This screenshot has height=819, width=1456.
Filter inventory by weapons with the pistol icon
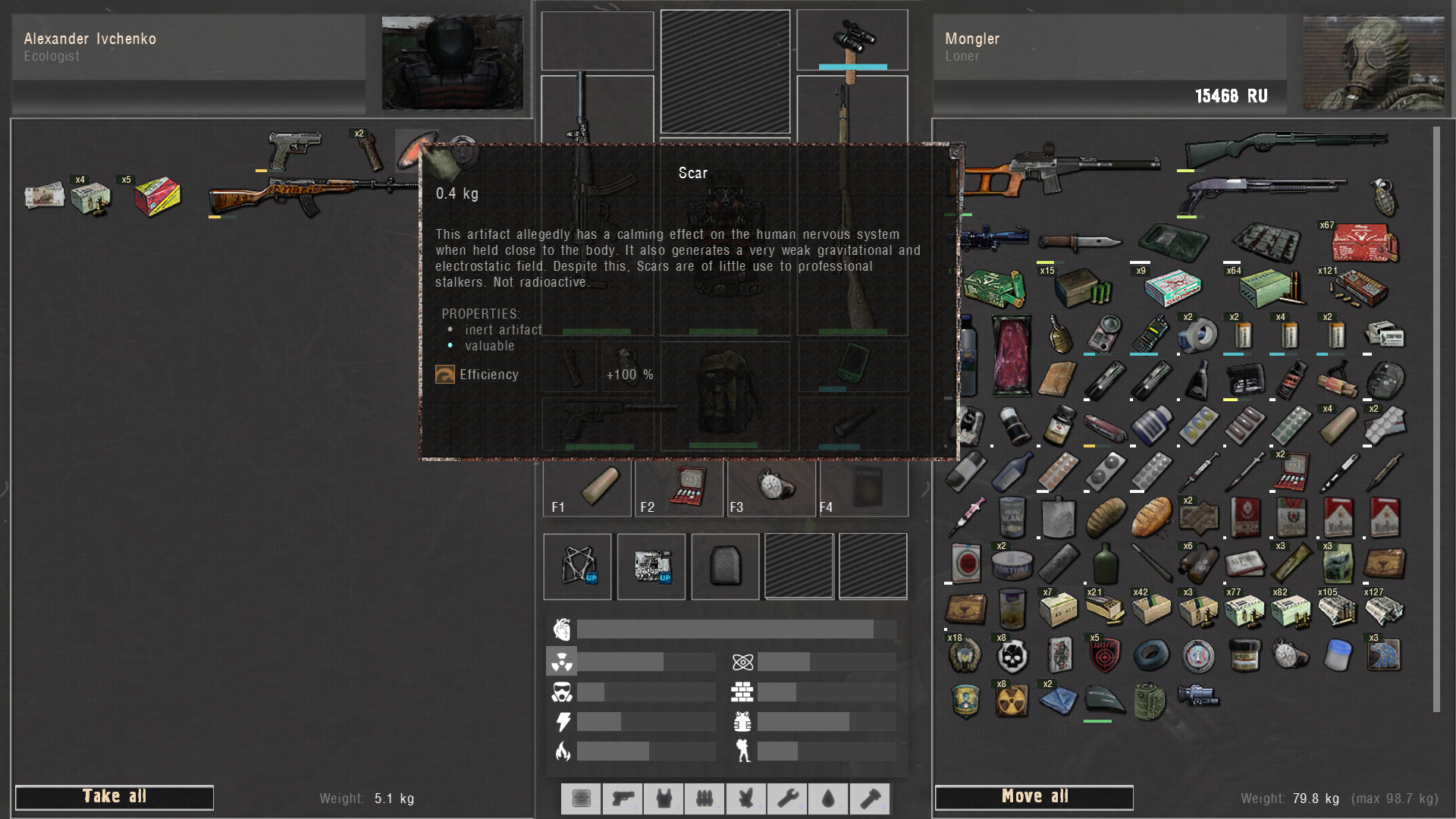(x=623, y=799)
